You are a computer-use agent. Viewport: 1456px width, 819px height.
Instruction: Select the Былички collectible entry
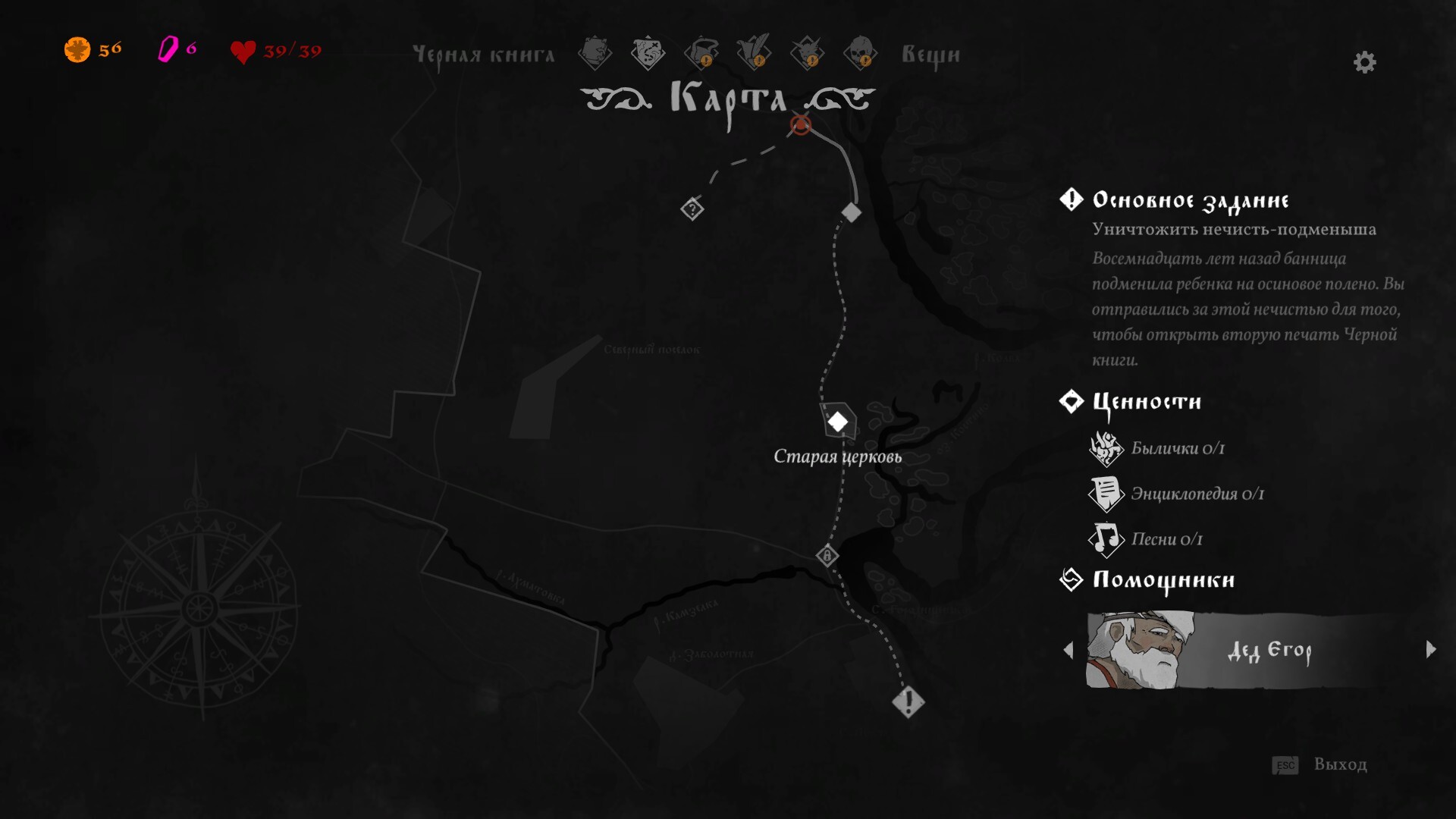1177,448
